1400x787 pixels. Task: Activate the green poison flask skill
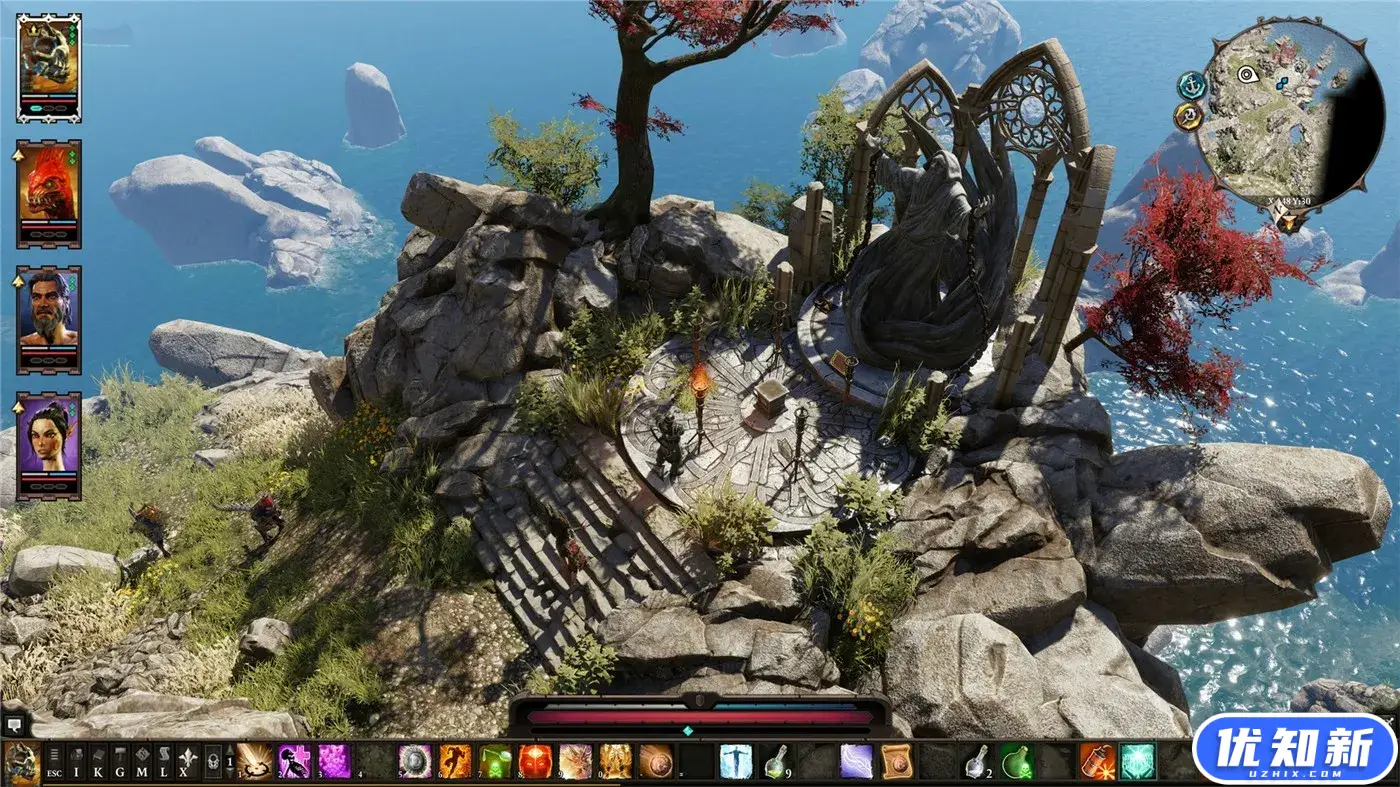pyautogui.click(x=494, y=761)
